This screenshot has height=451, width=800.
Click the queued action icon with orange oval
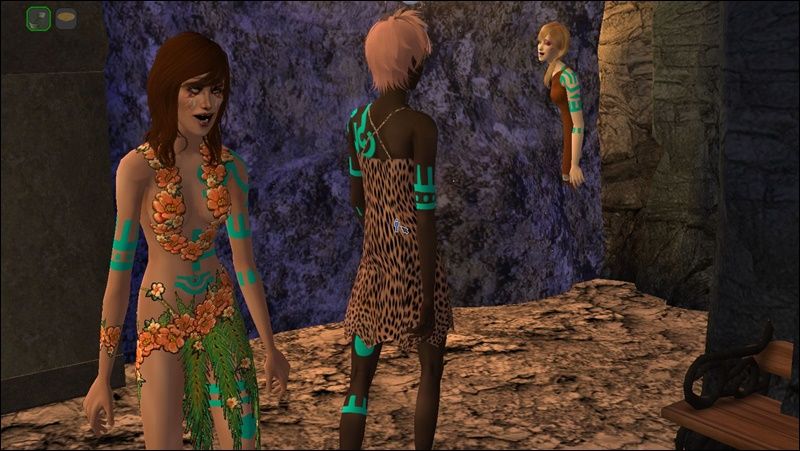pos(66,18)
